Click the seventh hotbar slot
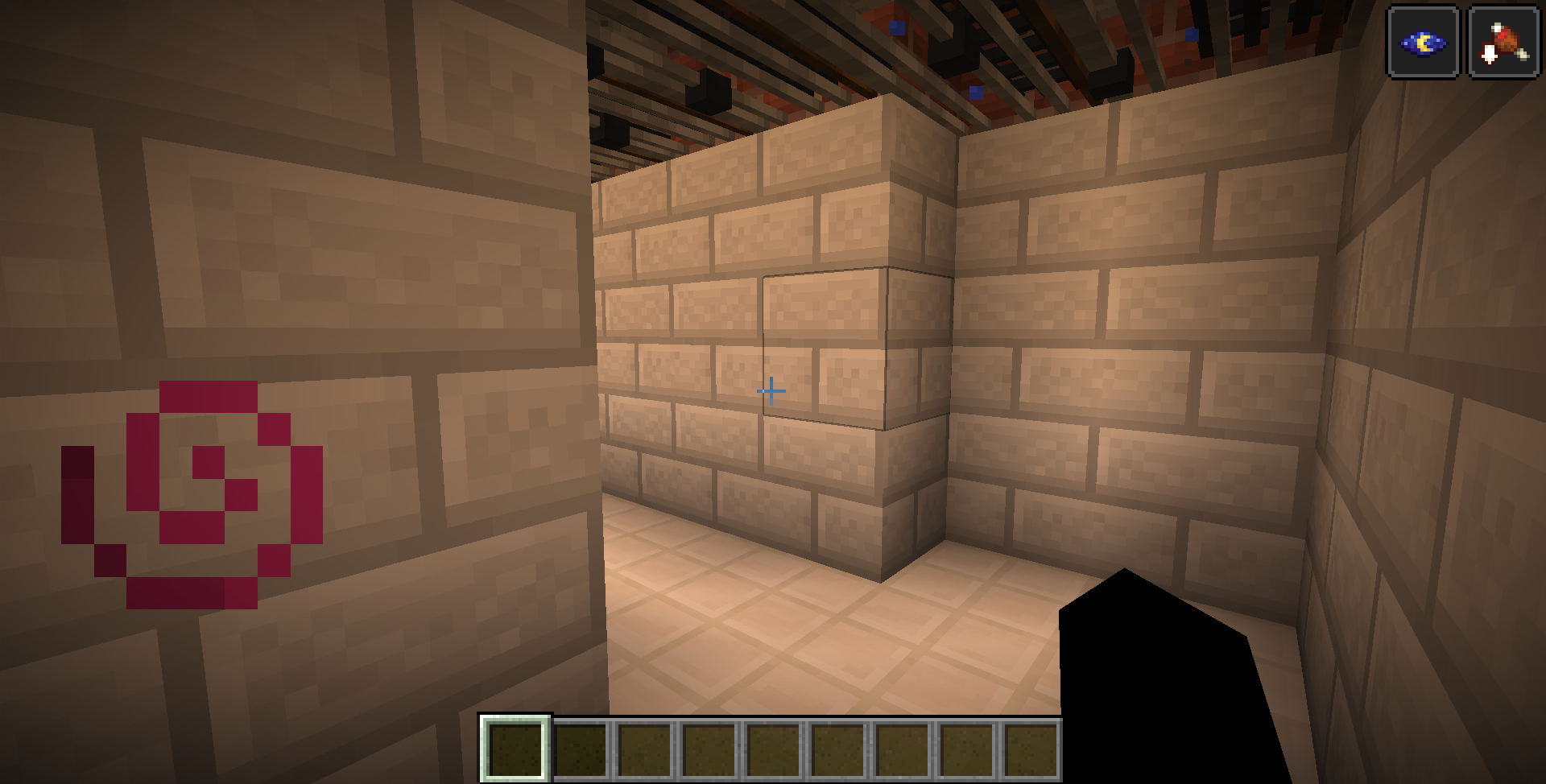Screen dimensions: 1546x784 (901, 748)
